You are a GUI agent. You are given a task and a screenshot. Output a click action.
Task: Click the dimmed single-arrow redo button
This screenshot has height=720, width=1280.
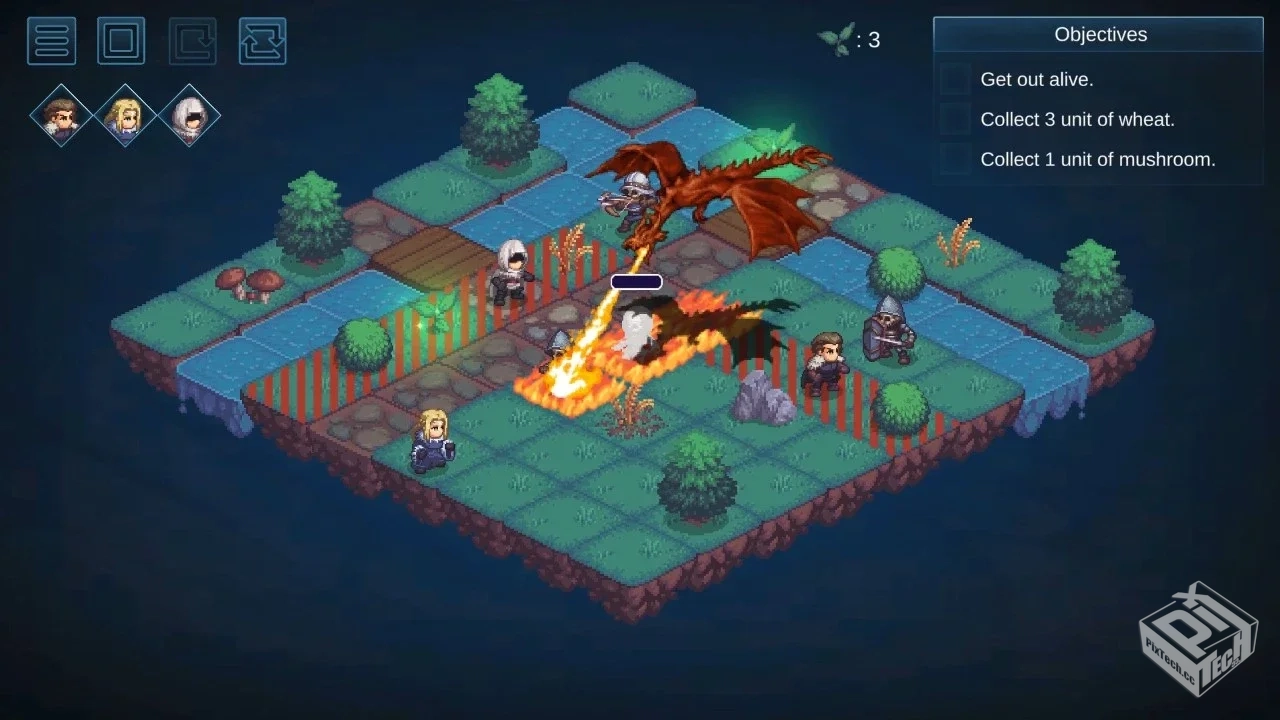click(x=192, y=41)
